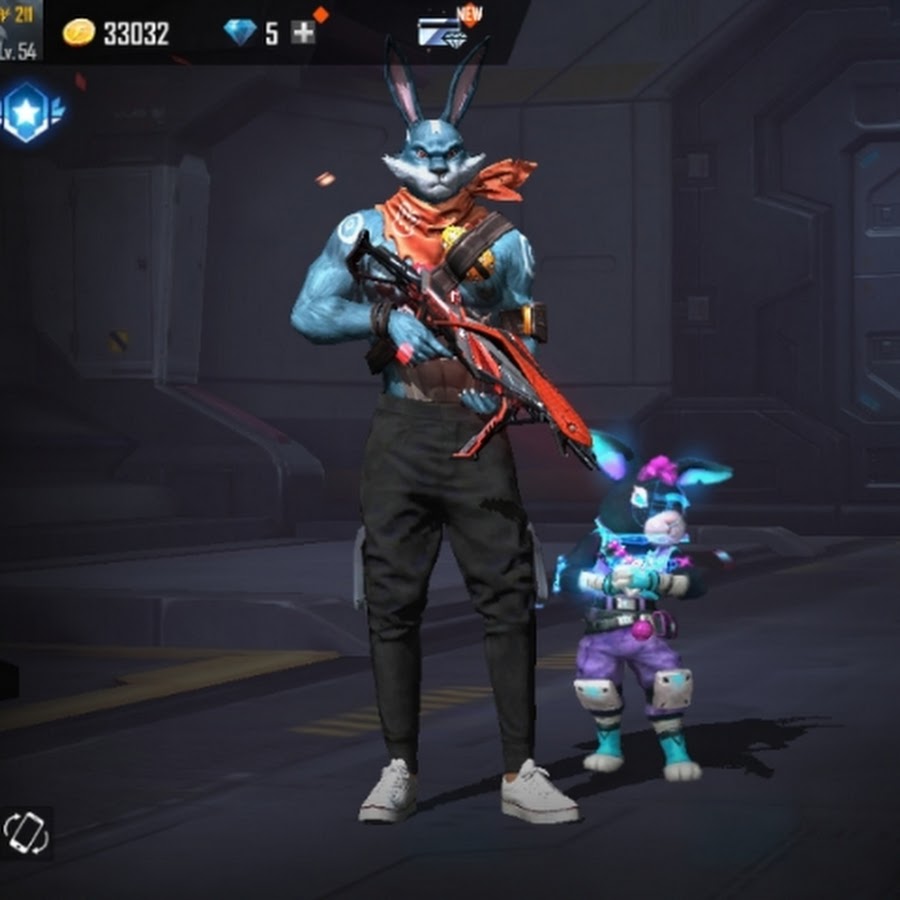The image size is (900, 900).
Task: Tap the plus button to add diamonds
Action: [303, 33]
